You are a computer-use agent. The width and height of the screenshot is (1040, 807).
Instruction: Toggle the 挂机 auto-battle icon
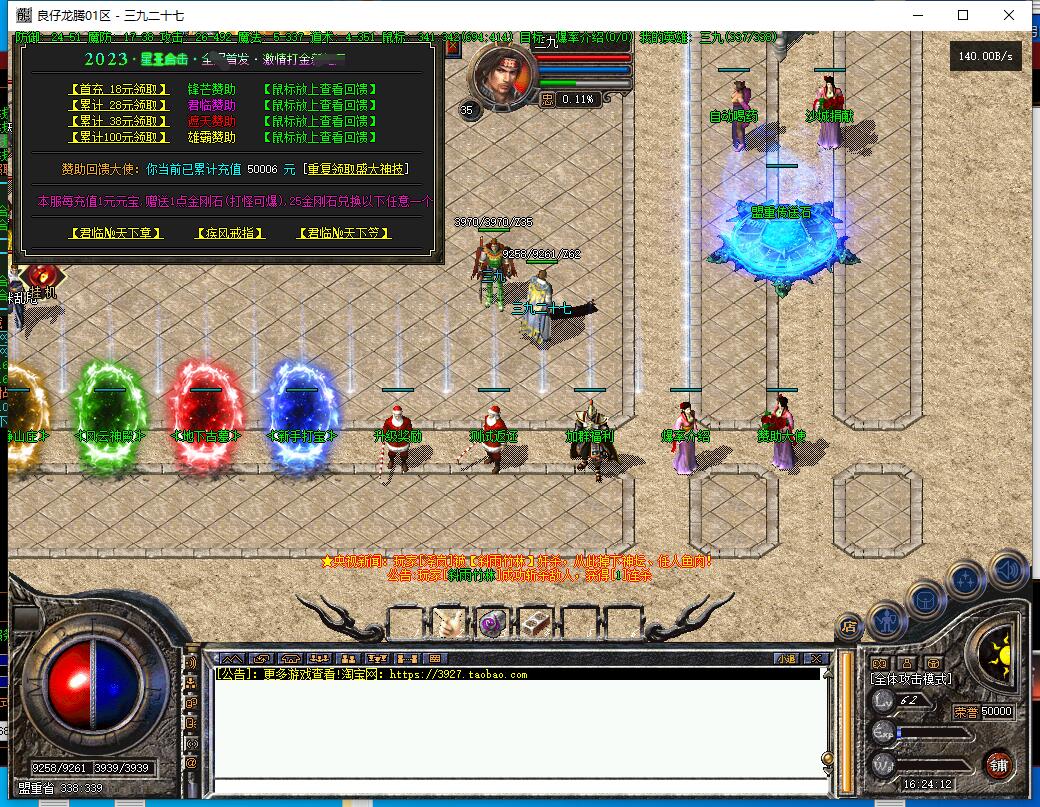pyautogui.click(x=41, y=277)
